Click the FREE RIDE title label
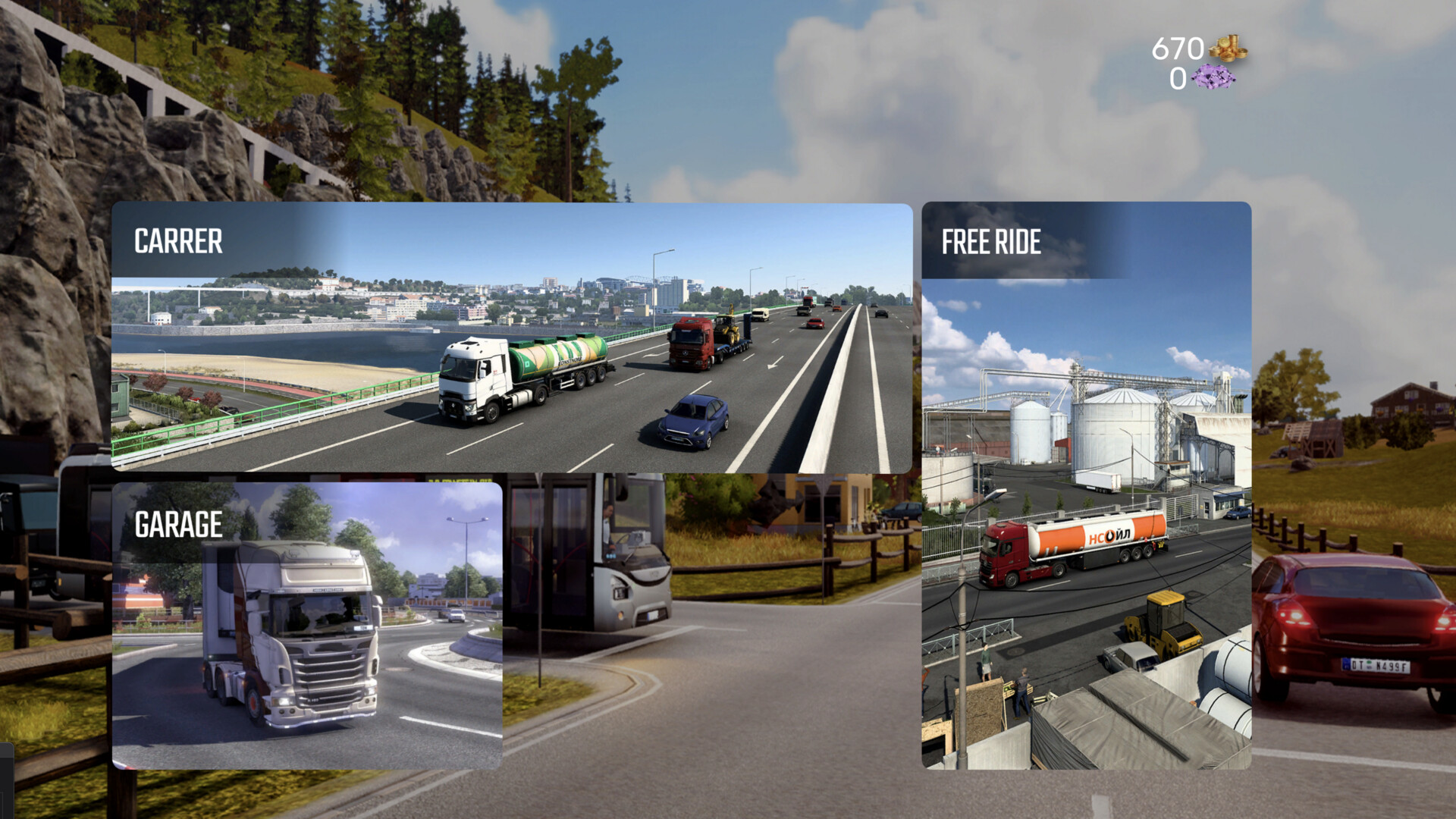The height and width of the screenshot is (819, 1456). pyautogui.click(x=991, y=241)
